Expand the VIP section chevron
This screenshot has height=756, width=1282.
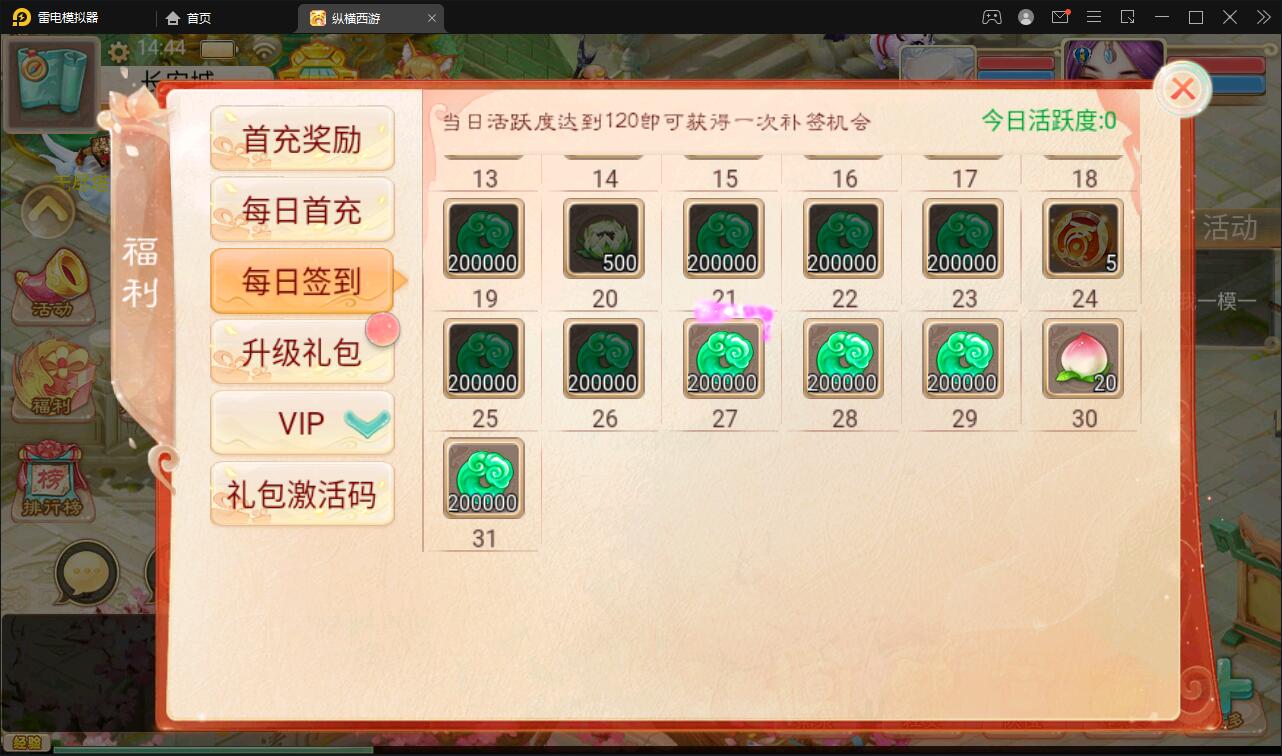point(366,423)
